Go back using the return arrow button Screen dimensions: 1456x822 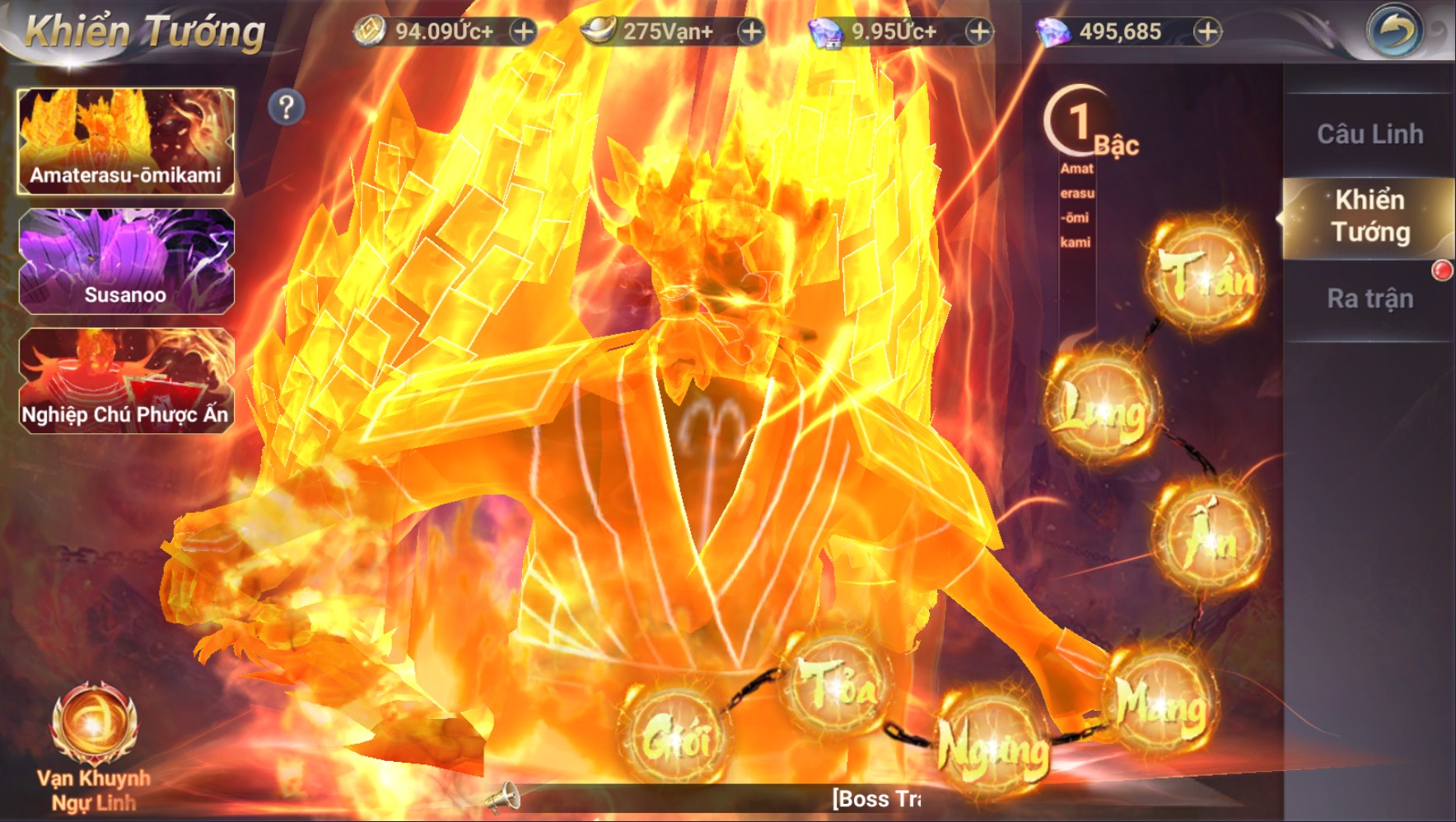[1394, 32]
